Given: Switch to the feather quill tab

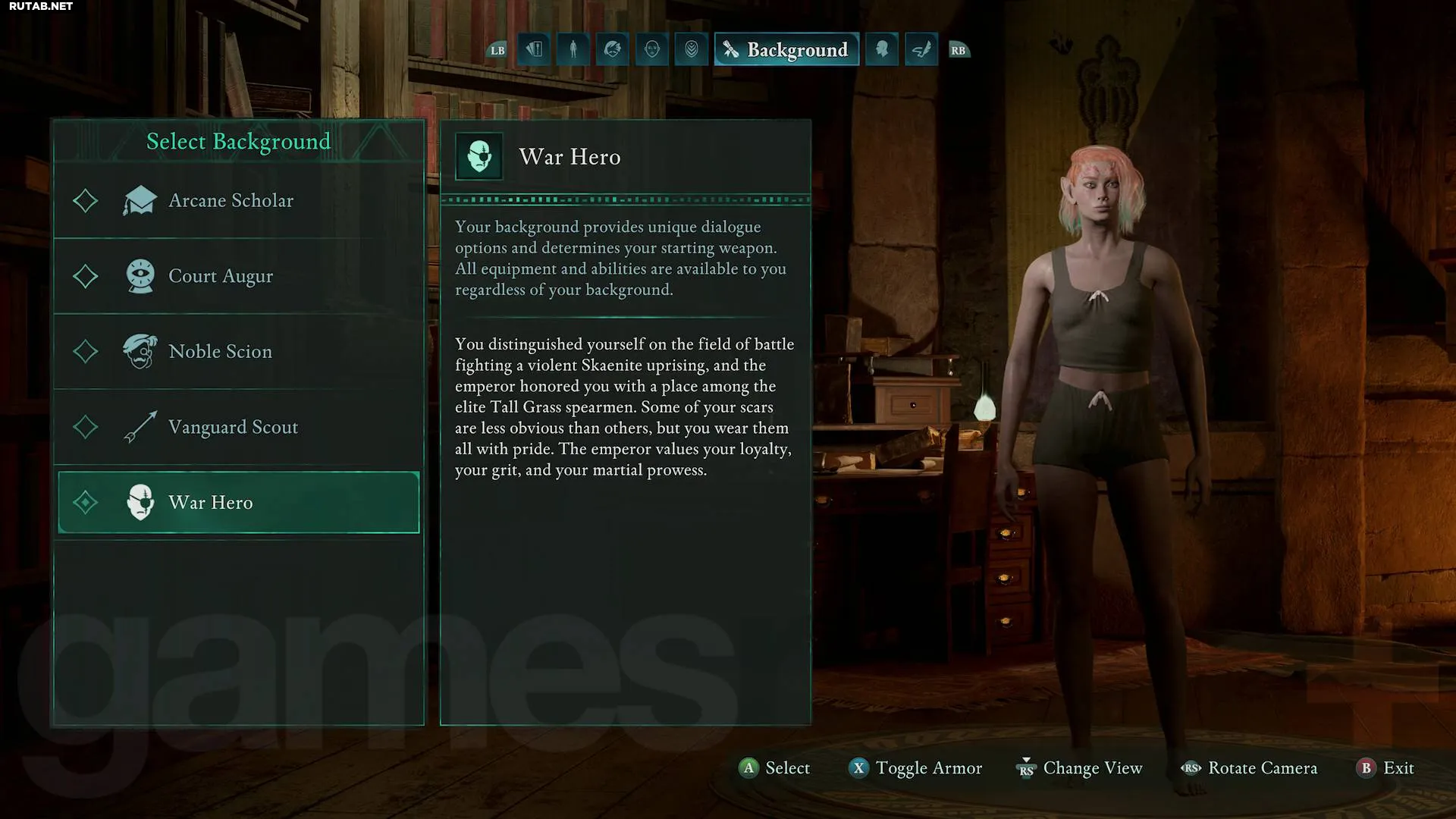Looking at the screenshot, I should pyautogui.click(x=921, y=50).
